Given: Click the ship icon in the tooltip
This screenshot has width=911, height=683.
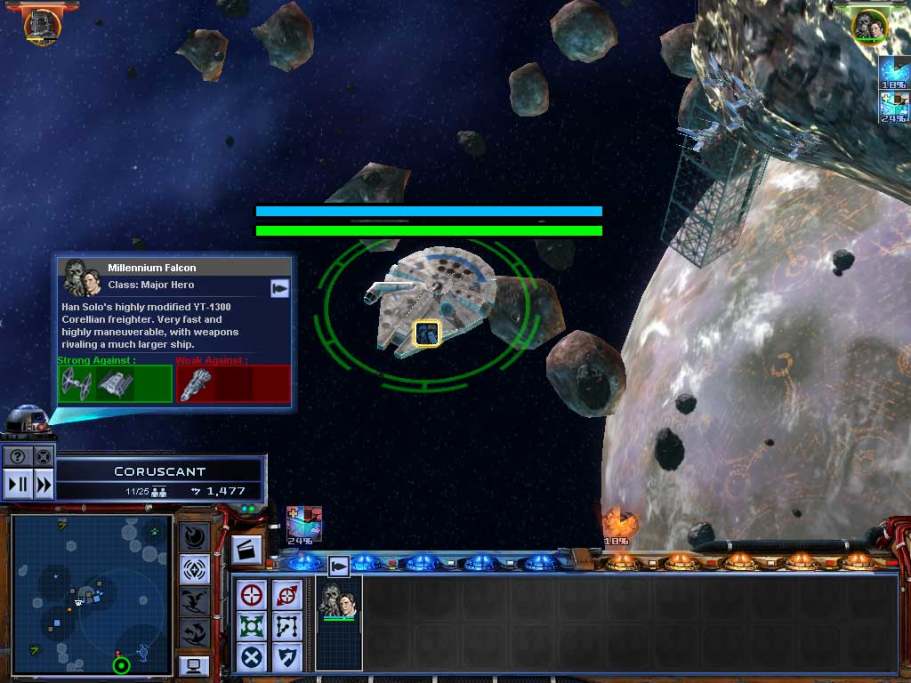Looking at the screenshot, I should 280,288.
